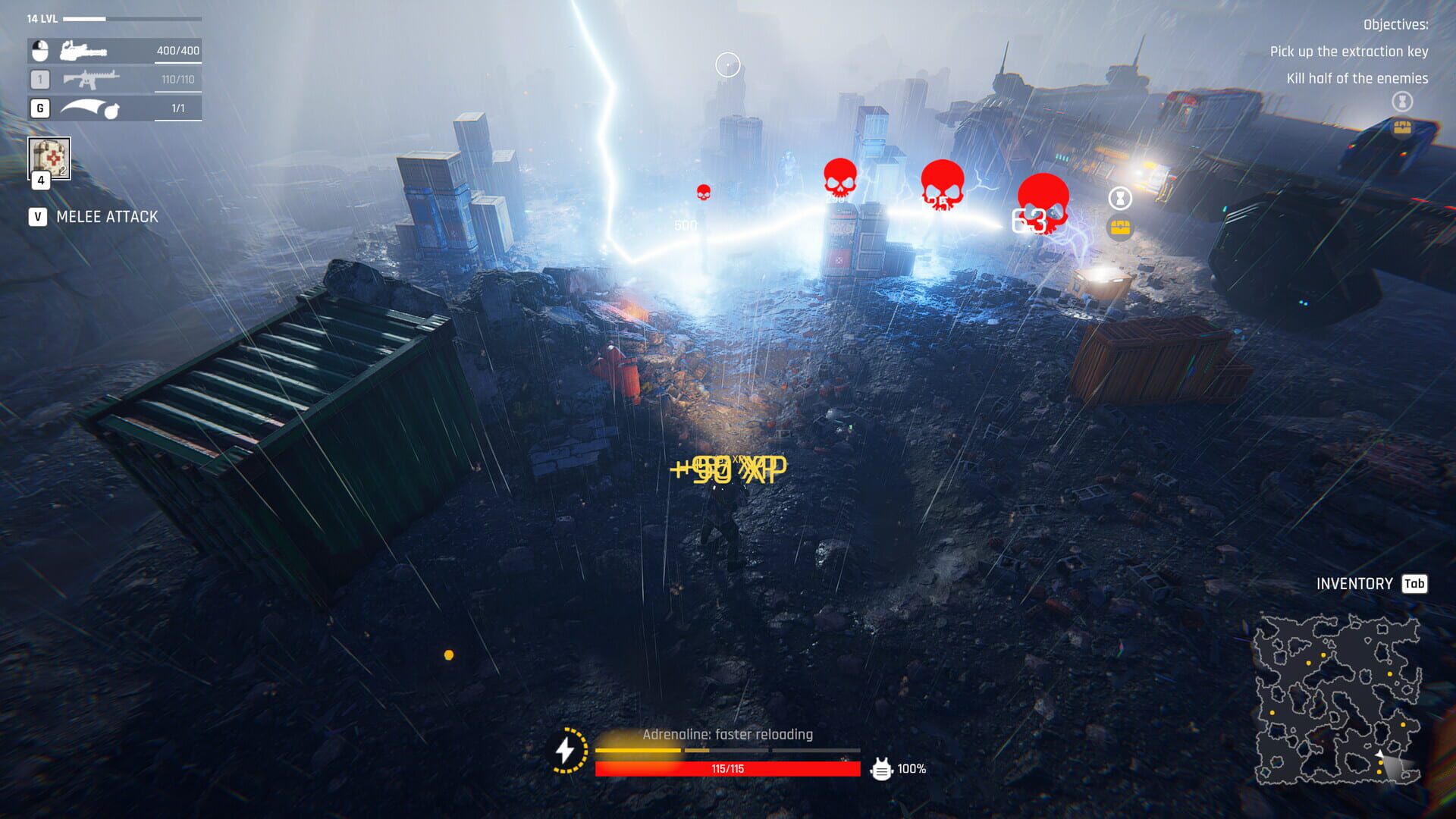The image size is (1456, 819).
Task: Click the MELEE ATTACK prompt
Action: [106, 216]
